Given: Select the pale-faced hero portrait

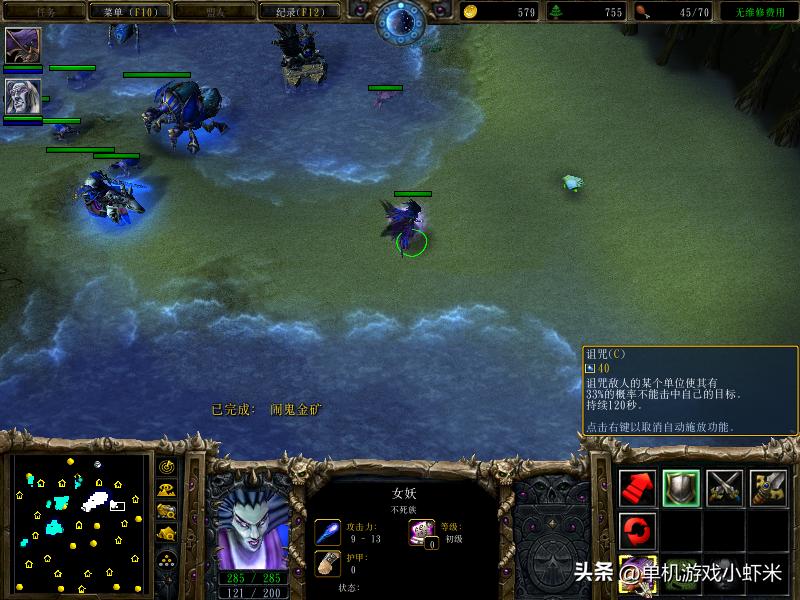Looking at the screenshot, I should (22, 96).
